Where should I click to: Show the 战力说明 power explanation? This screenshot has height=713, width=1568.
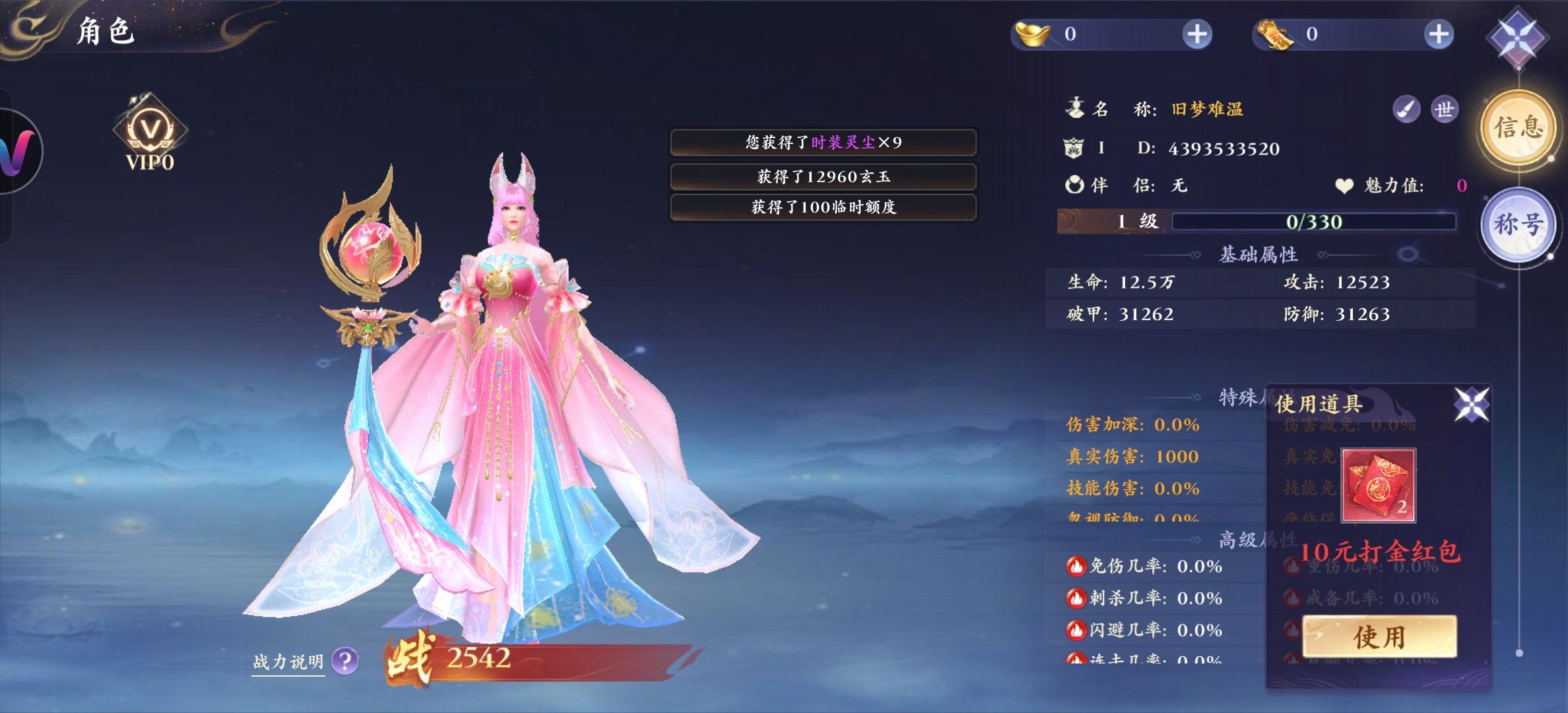click(x=288, y=662)
